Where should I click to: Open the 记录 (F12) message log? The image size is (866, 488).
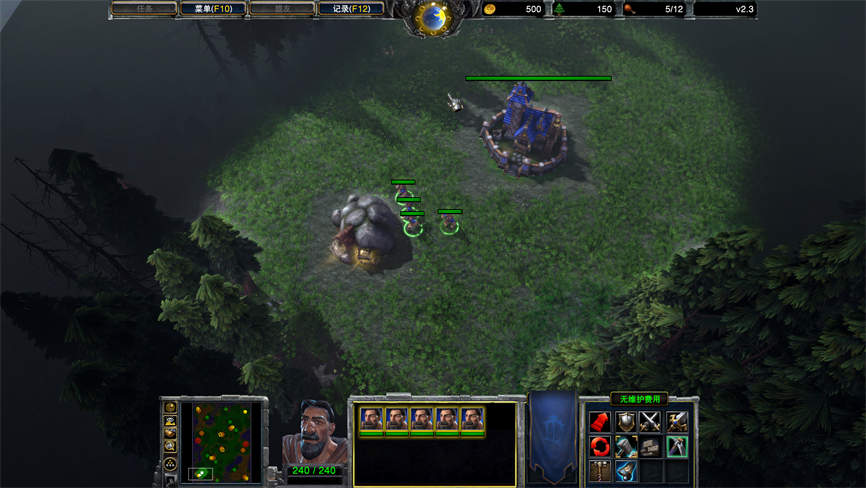click(x=351, y=9)
